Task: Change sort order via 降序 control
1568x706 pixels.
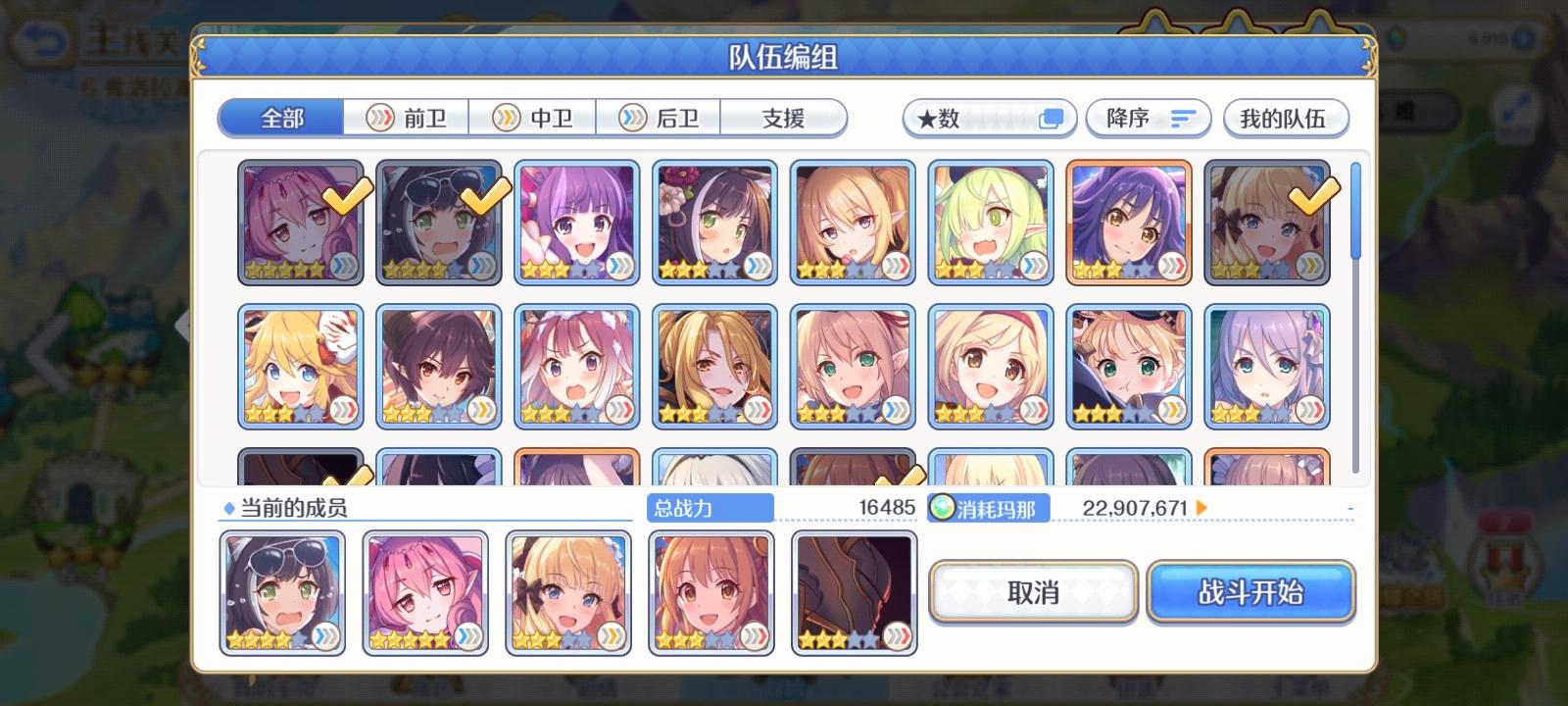Action: [x=1147, y=117]
